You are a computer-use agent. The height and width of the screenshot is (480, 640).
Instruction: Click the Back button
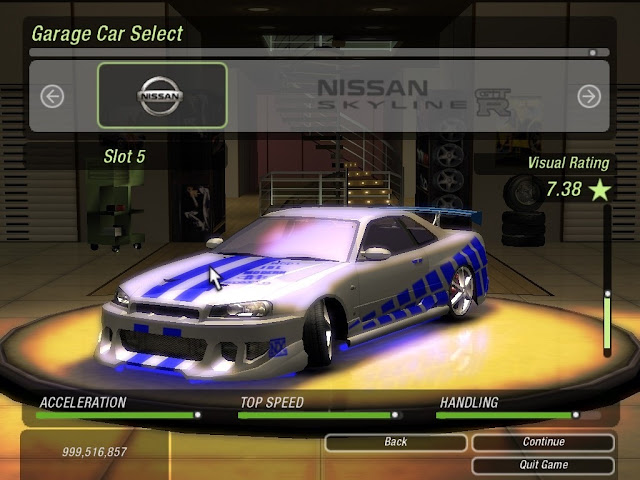click(395, 442)
